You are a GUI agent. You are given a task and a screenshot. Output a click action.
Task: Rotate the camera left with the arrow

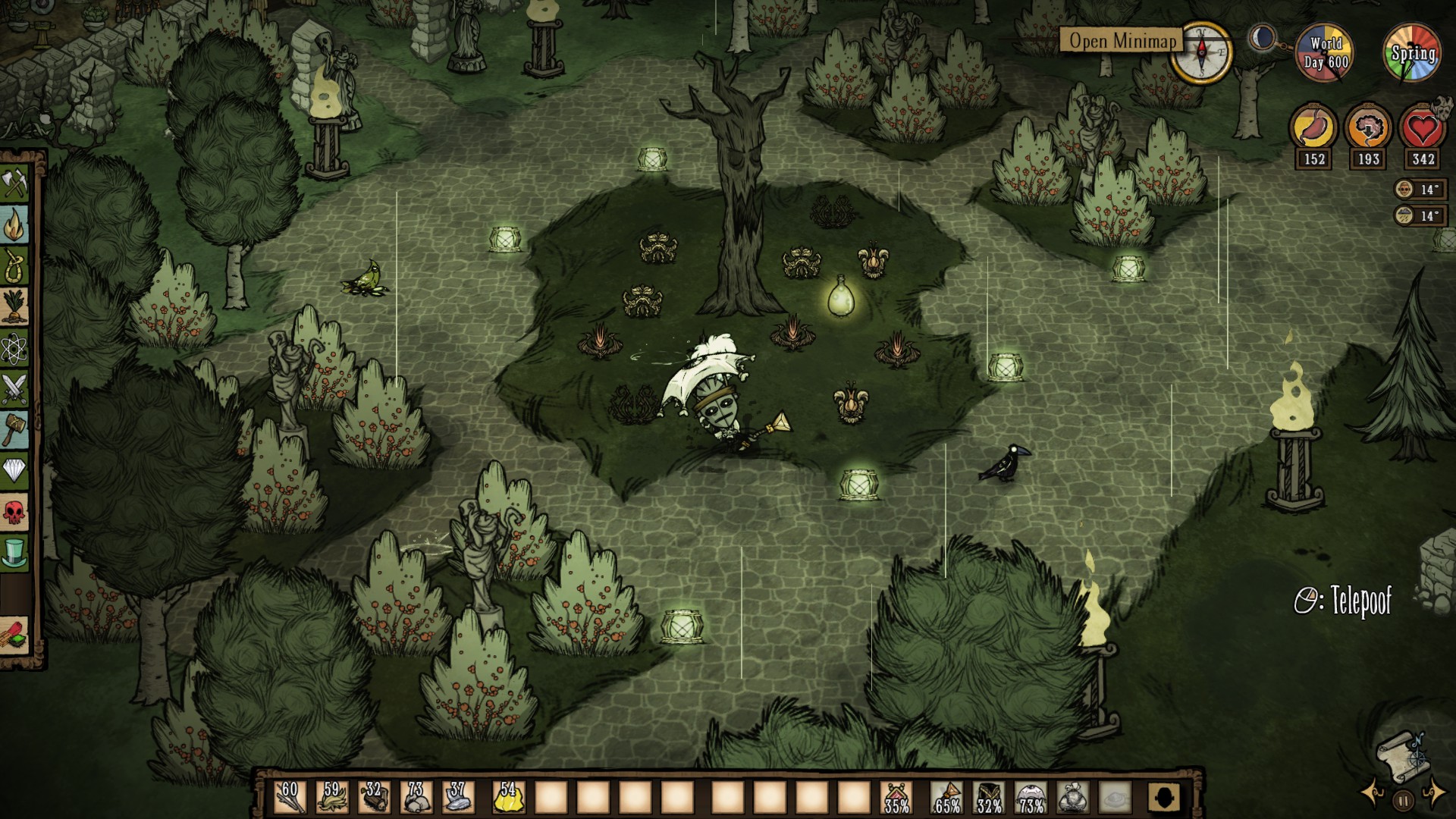point(1372,793)
